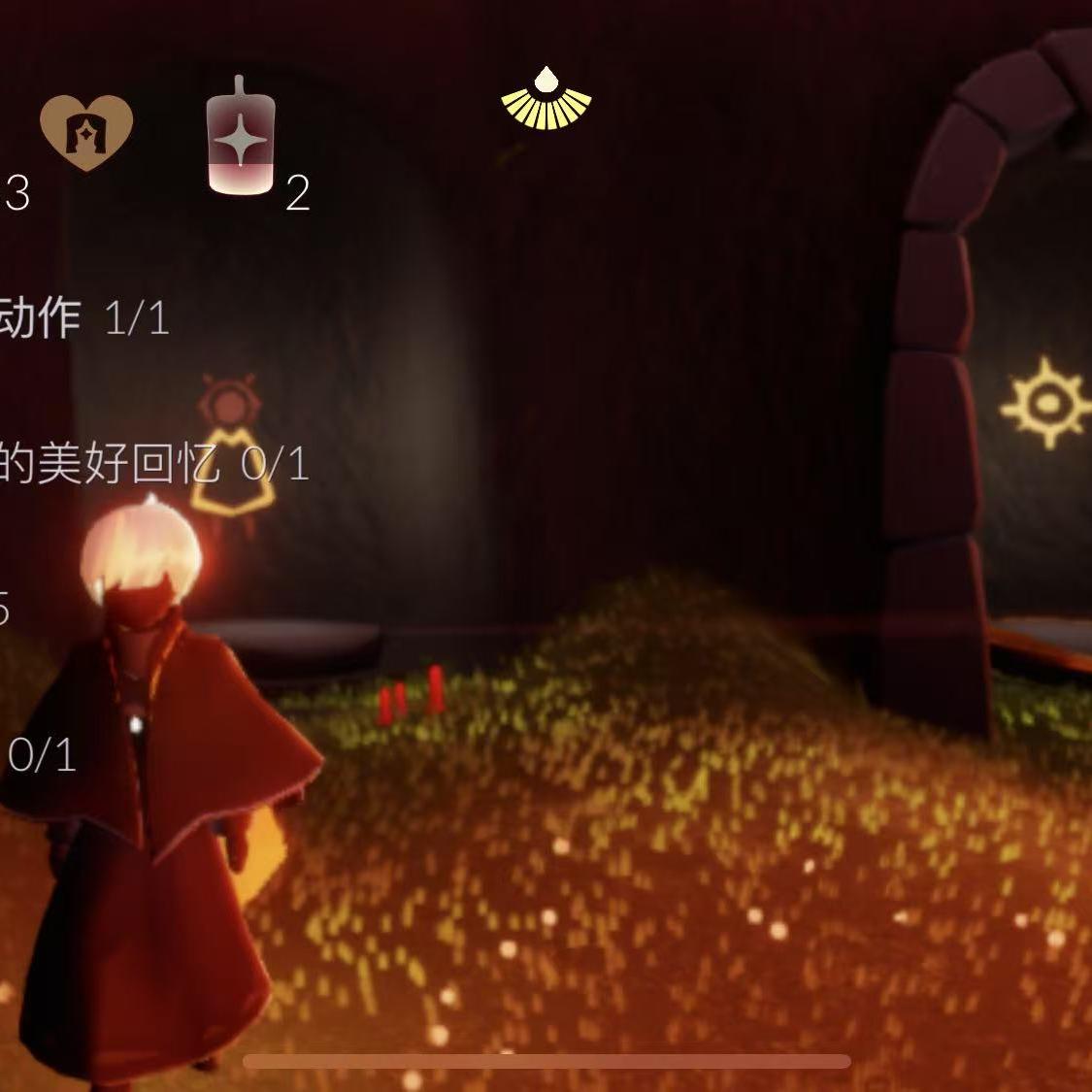Screen dimensions: 1092x1092
Task: Tap the winged light cape energy fan
Action: tap(546, 99)
